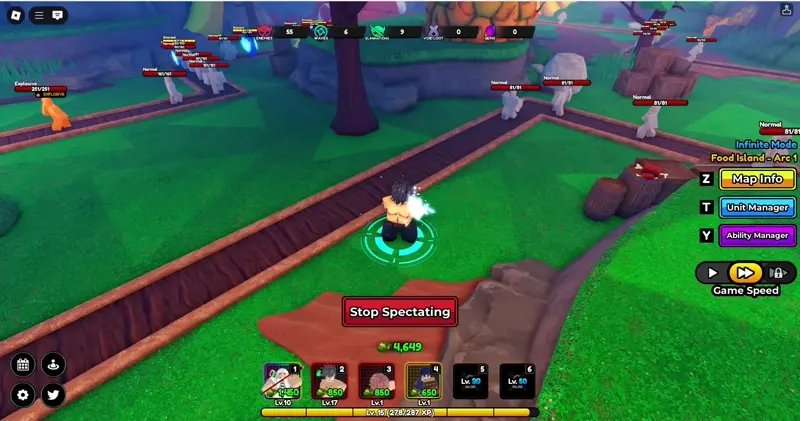Click the locked Lv. 20 unit slot
The image size is (800, 421).
pos(470,381)
